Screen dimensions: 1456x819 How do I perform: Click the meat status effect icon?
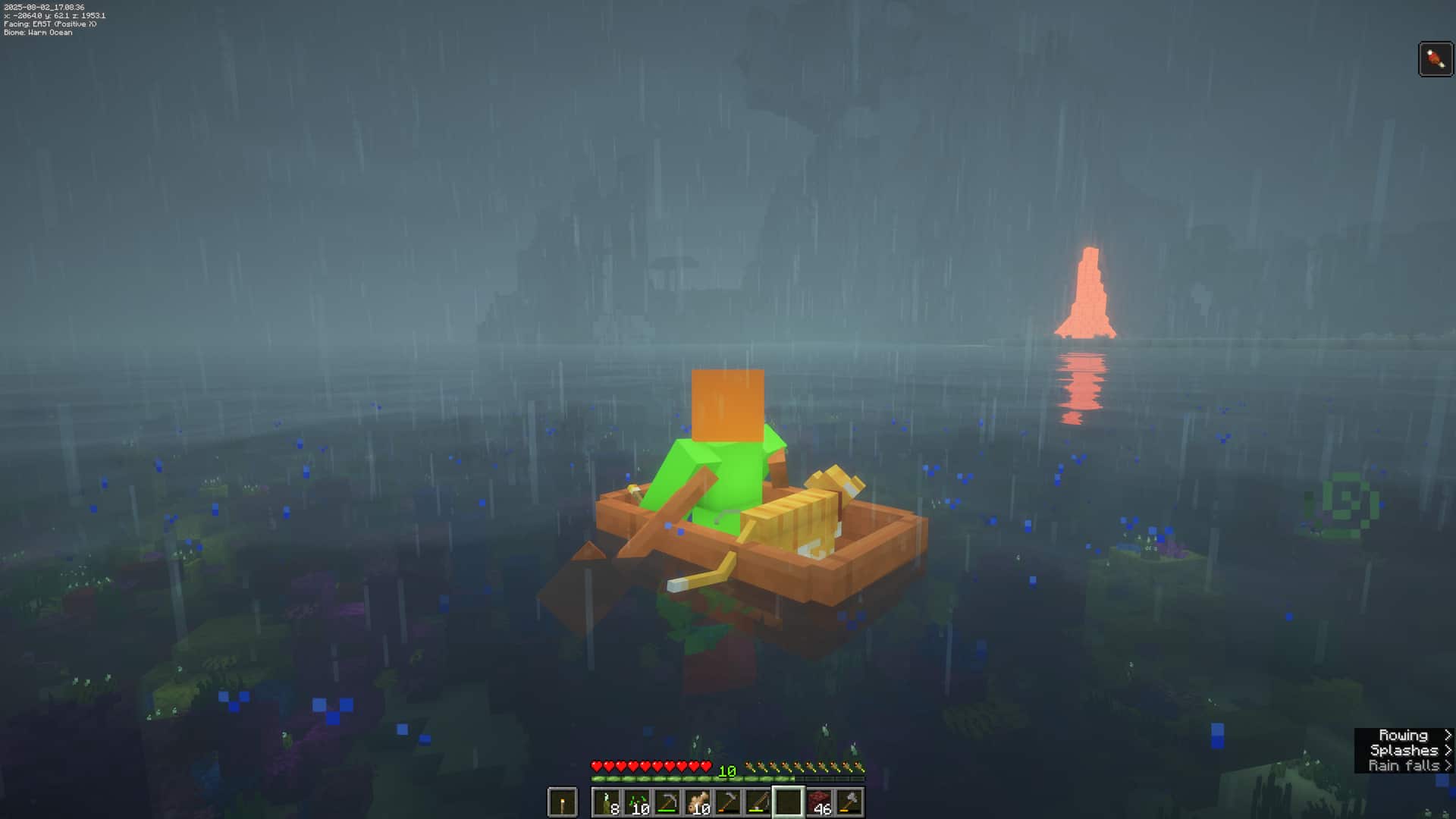(x=1436, y=59)
